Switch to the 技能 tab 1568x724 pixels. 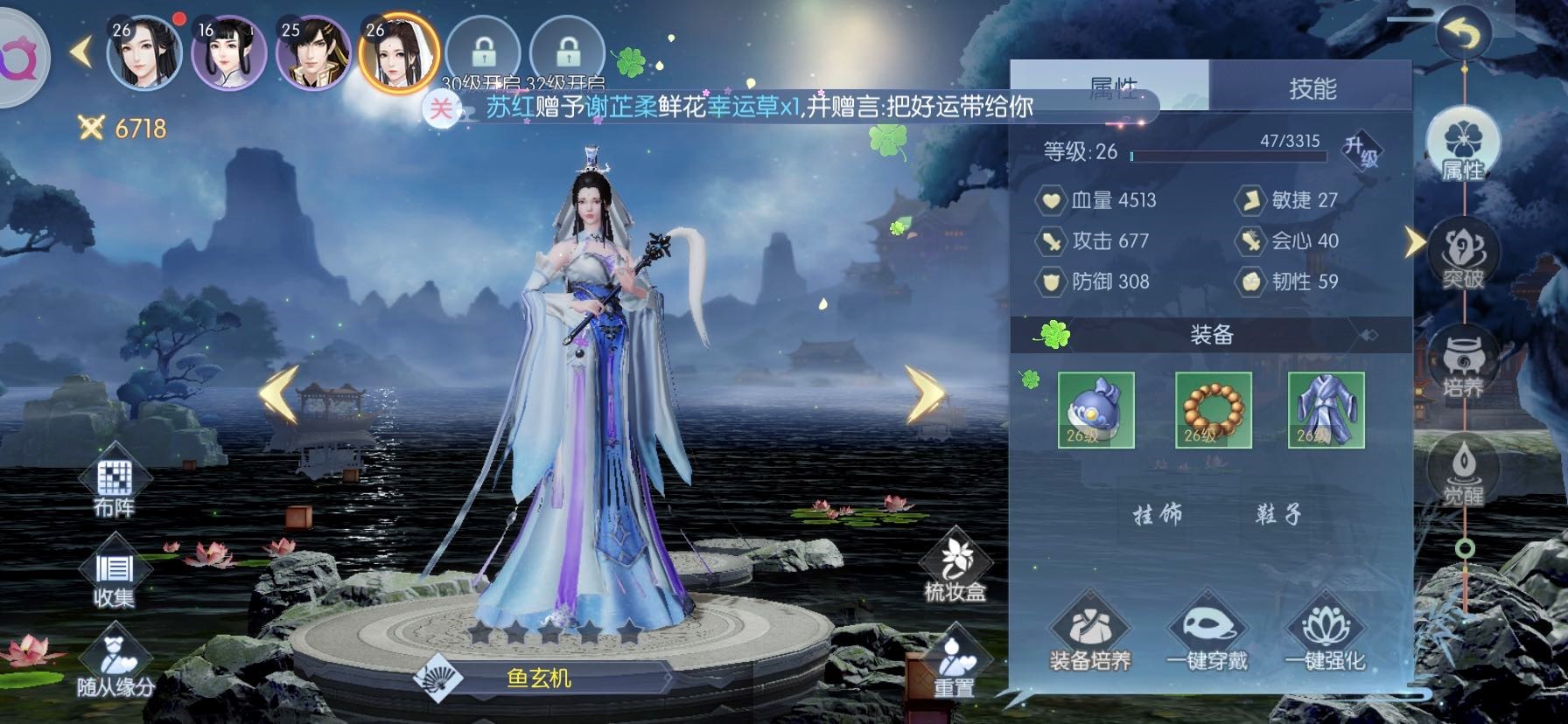click(x=1311, y=87)
